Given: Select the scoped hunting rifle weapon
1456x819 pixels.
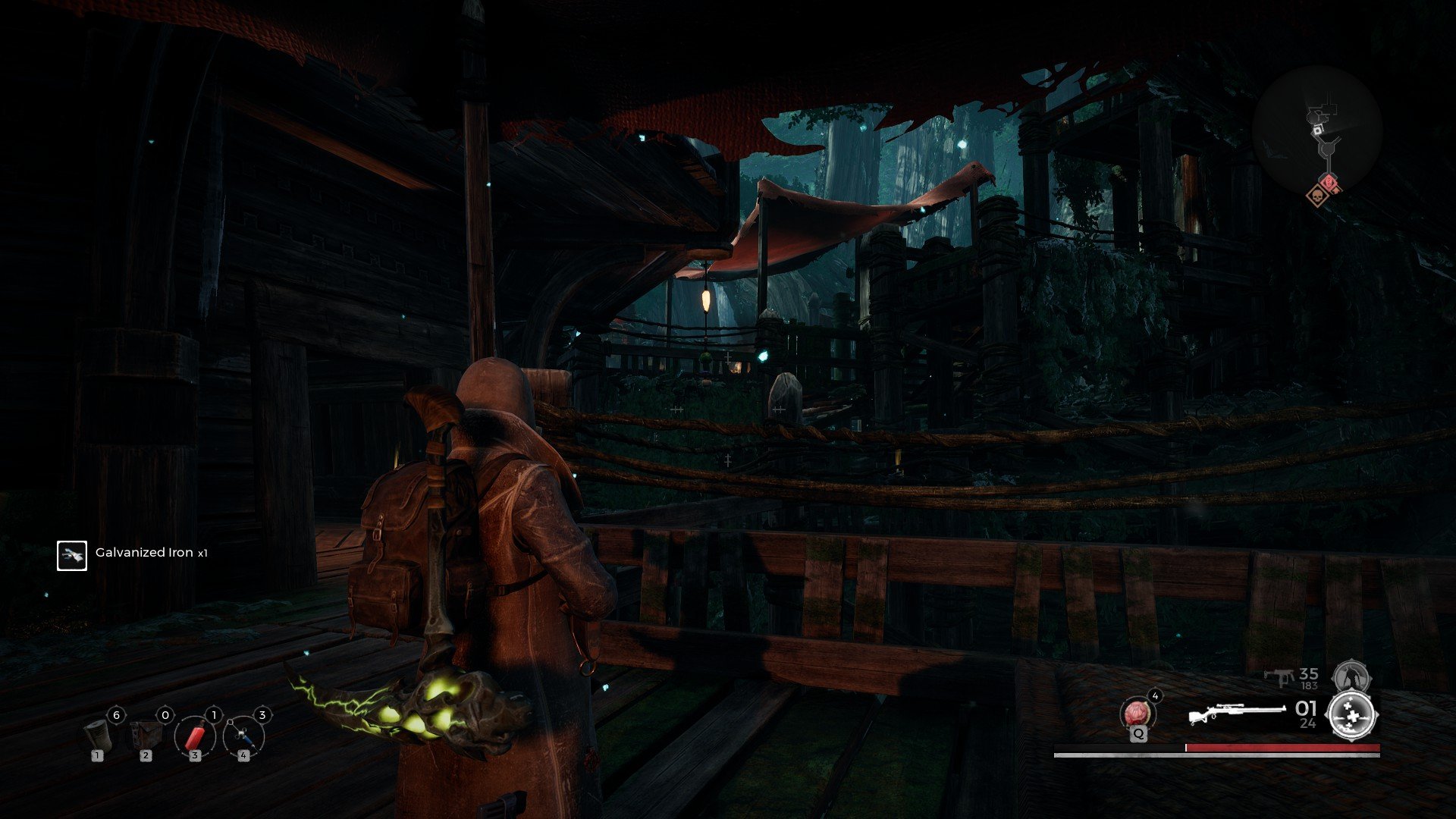Looking at the screenshot, I should pos(1236,714).
